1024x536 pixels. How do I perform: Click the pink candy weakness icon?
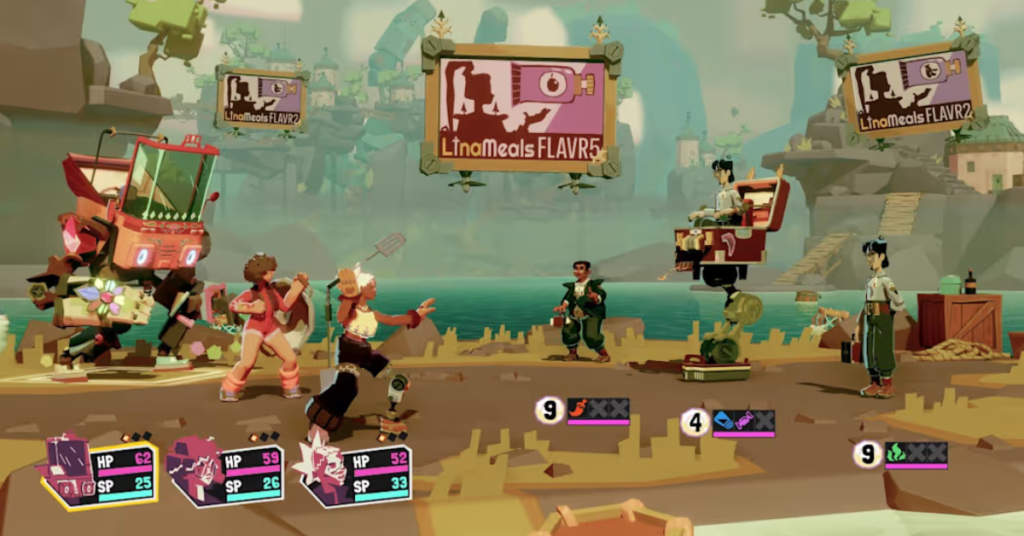744,421
